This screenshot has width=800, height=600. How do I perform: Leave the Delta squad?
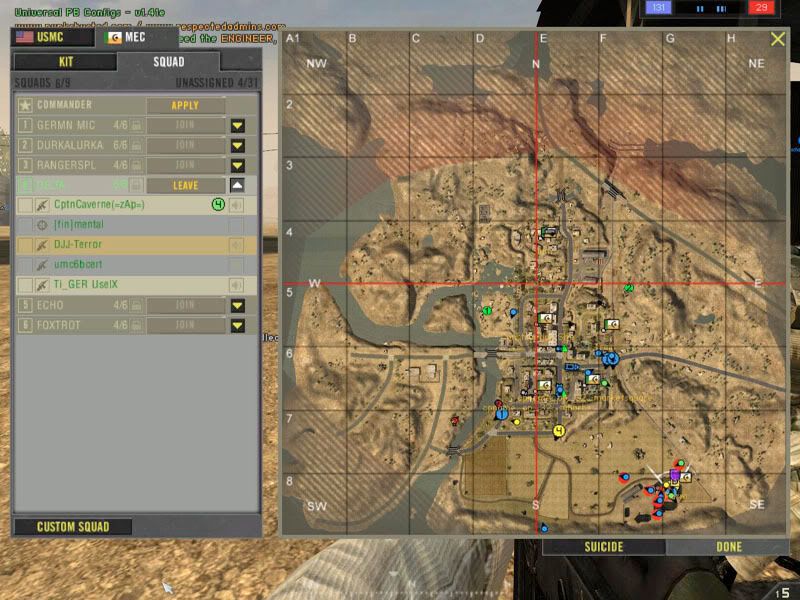point(185,185)
